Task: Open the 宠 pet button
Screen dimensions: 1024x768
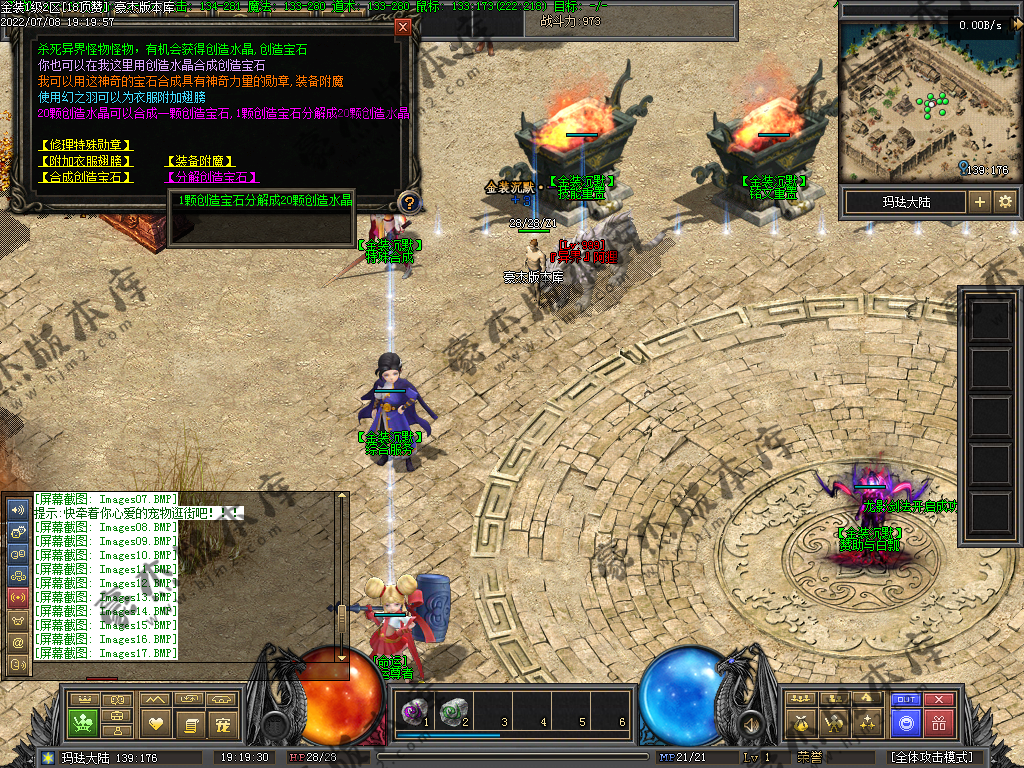Action: (223, 722)
